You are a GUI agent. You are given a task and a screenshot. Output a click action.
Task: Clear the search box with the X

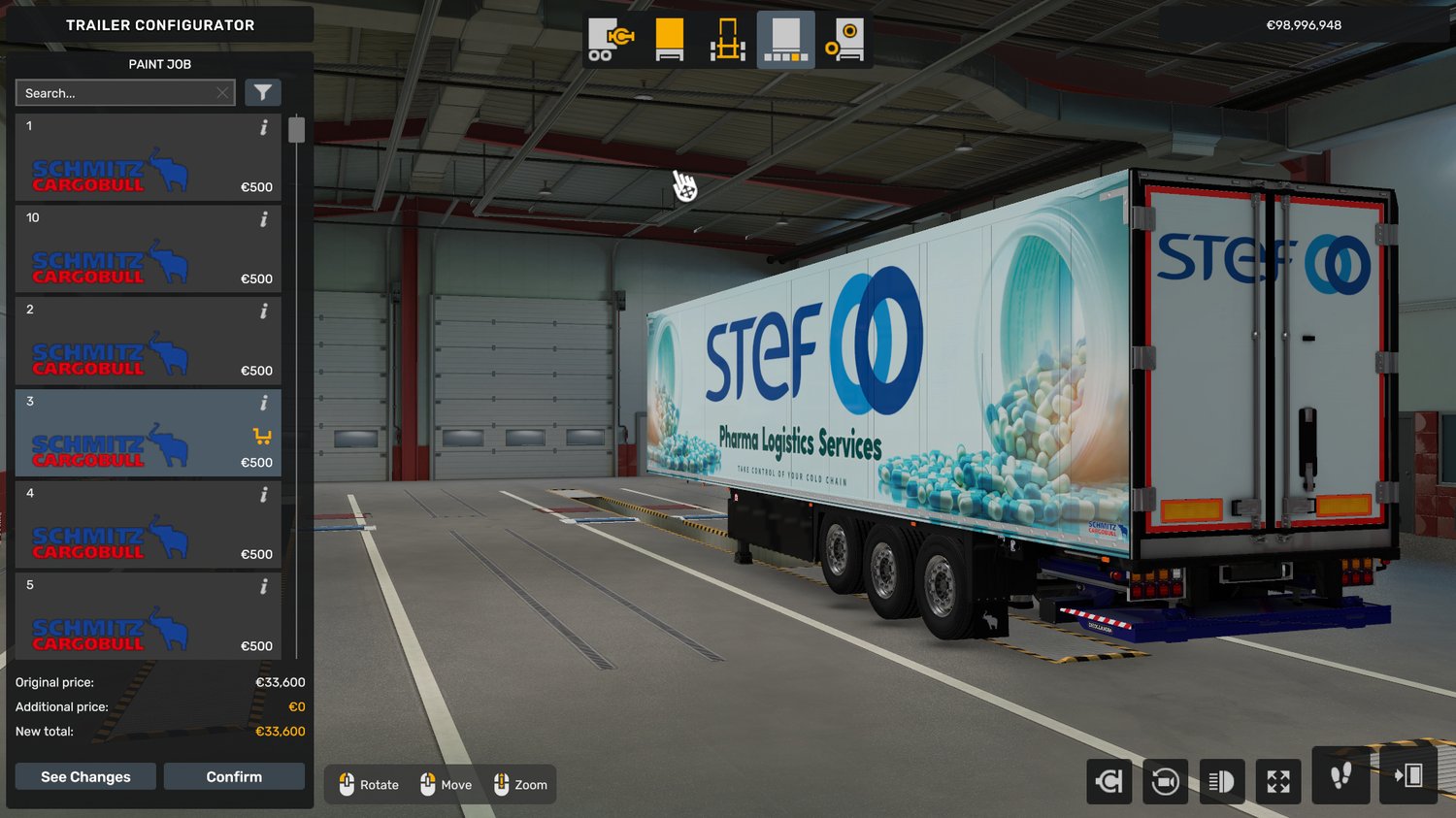pos(222,93)
